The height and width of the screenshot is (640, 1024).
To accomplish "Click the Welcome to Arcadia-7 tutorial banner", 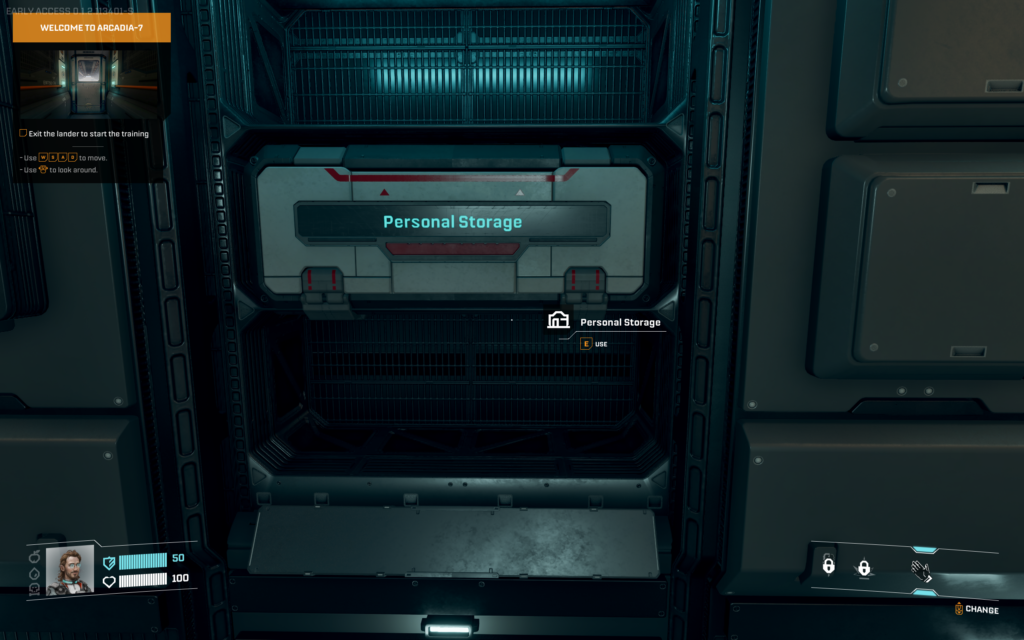I will click(x=91, y=28).
